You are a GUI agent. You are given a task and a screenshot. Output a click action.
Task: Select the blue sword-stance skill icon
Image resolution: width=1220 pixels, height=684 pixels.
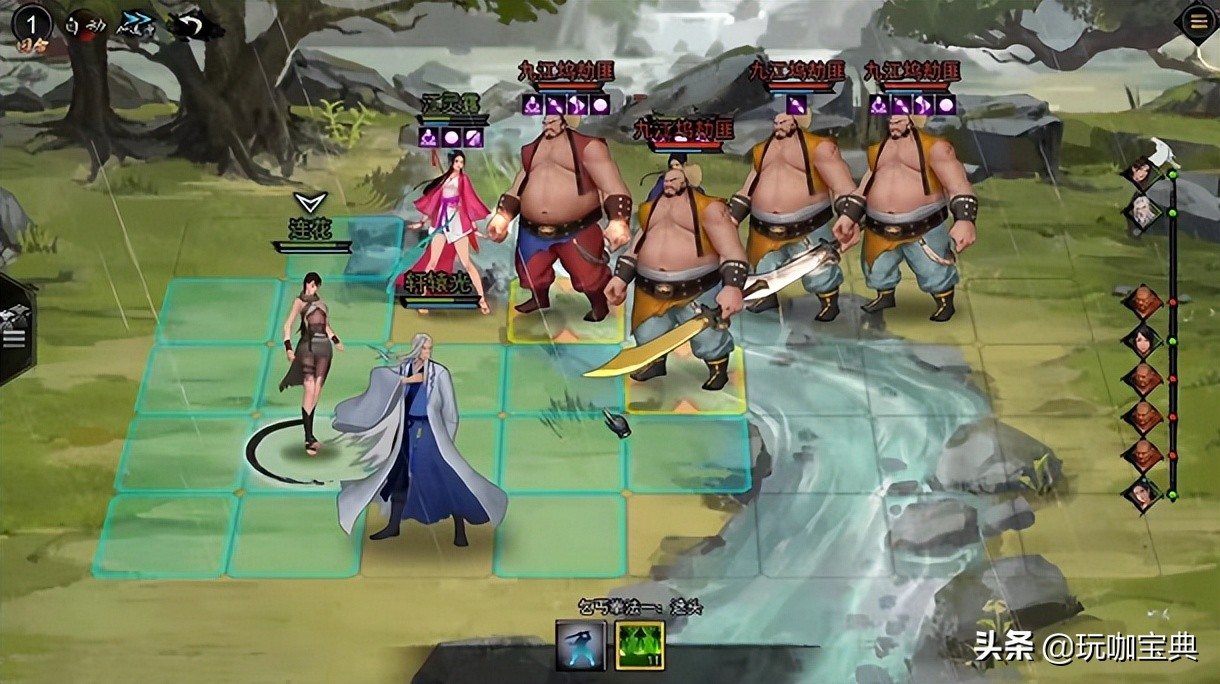pos(581,645)
